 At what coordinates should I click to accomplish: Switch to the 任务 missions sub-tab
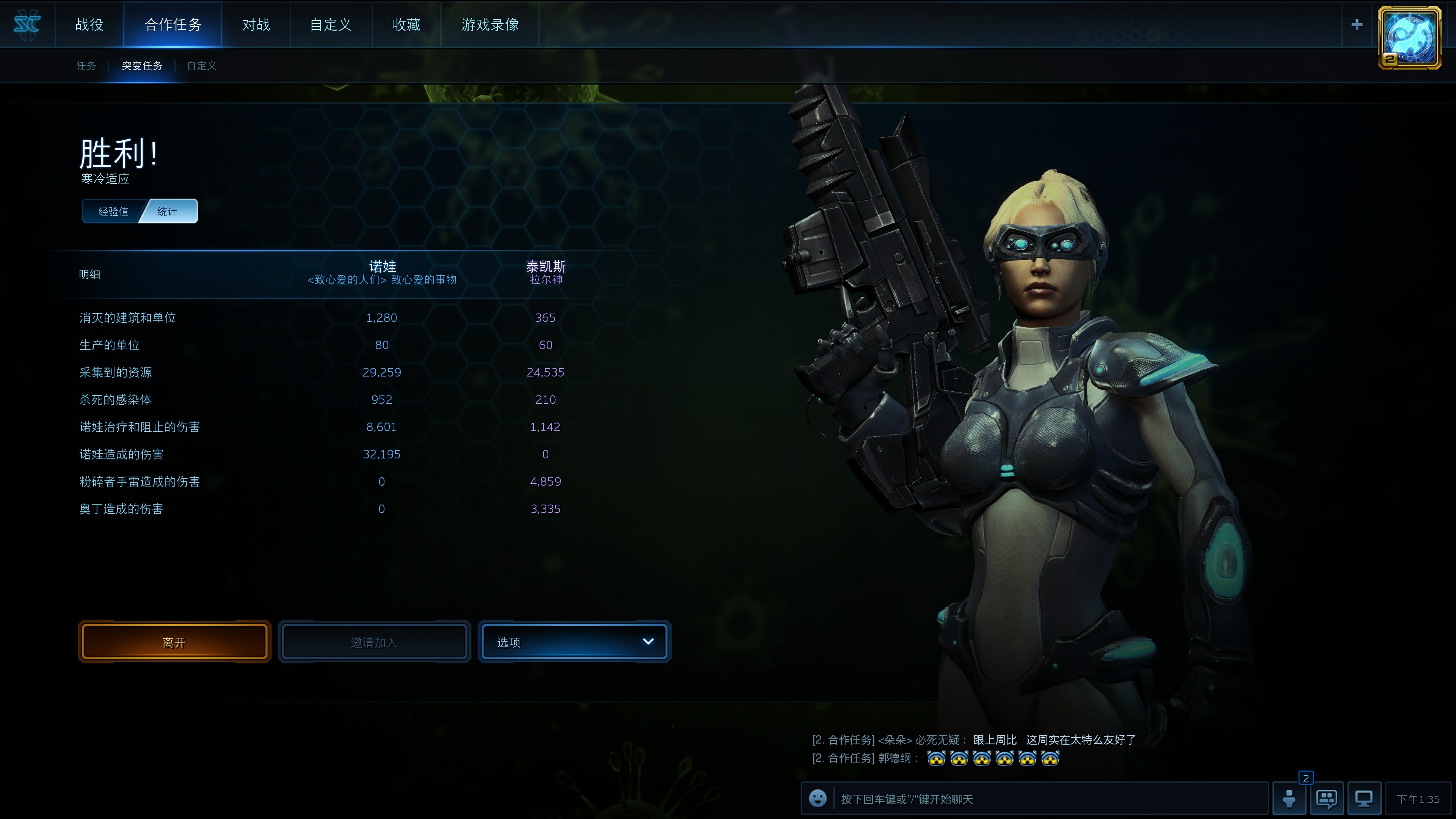click(86, 66)
